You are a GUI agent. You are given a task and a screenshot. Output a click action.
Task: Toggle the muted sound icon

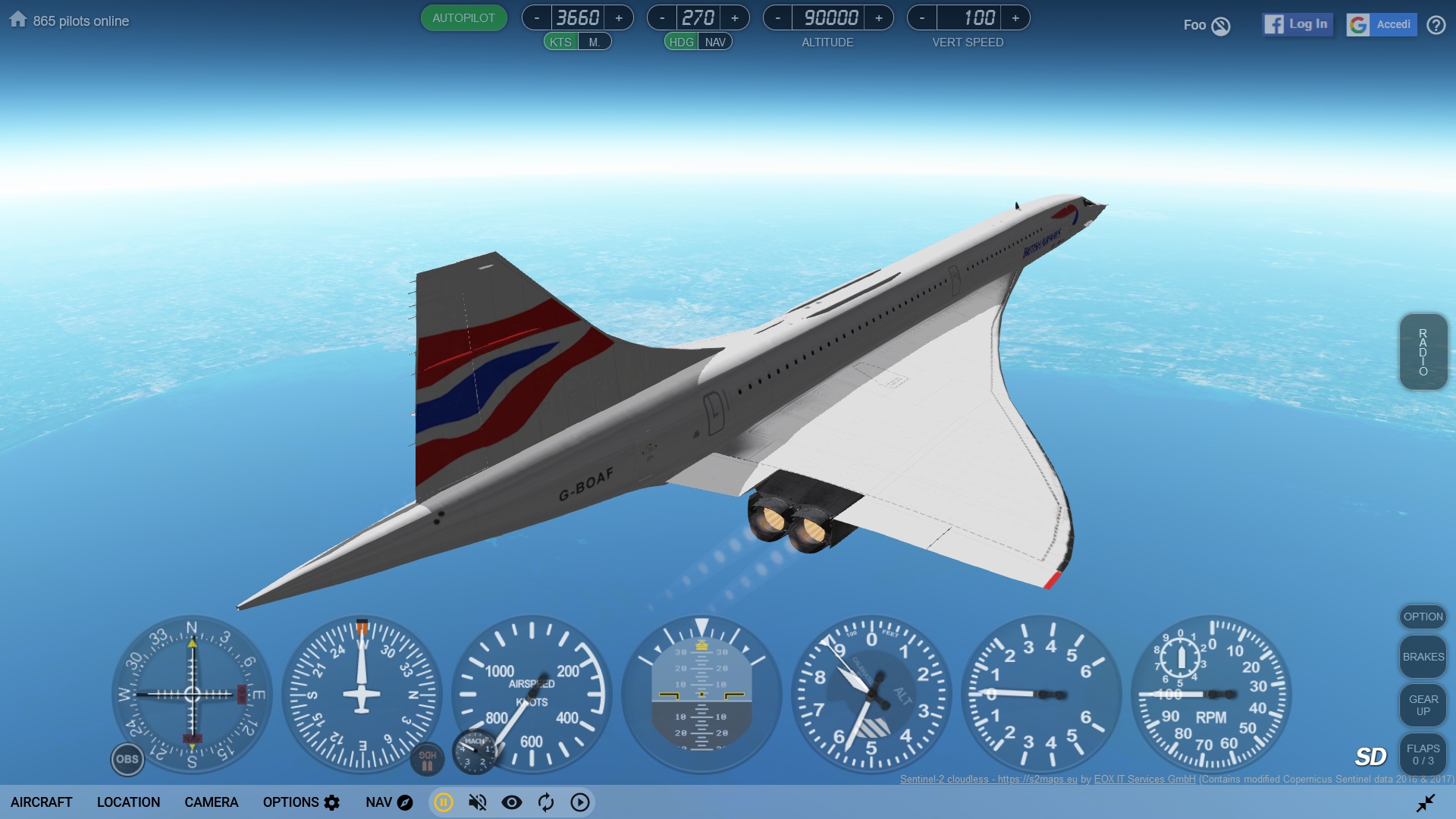(478, 802)
